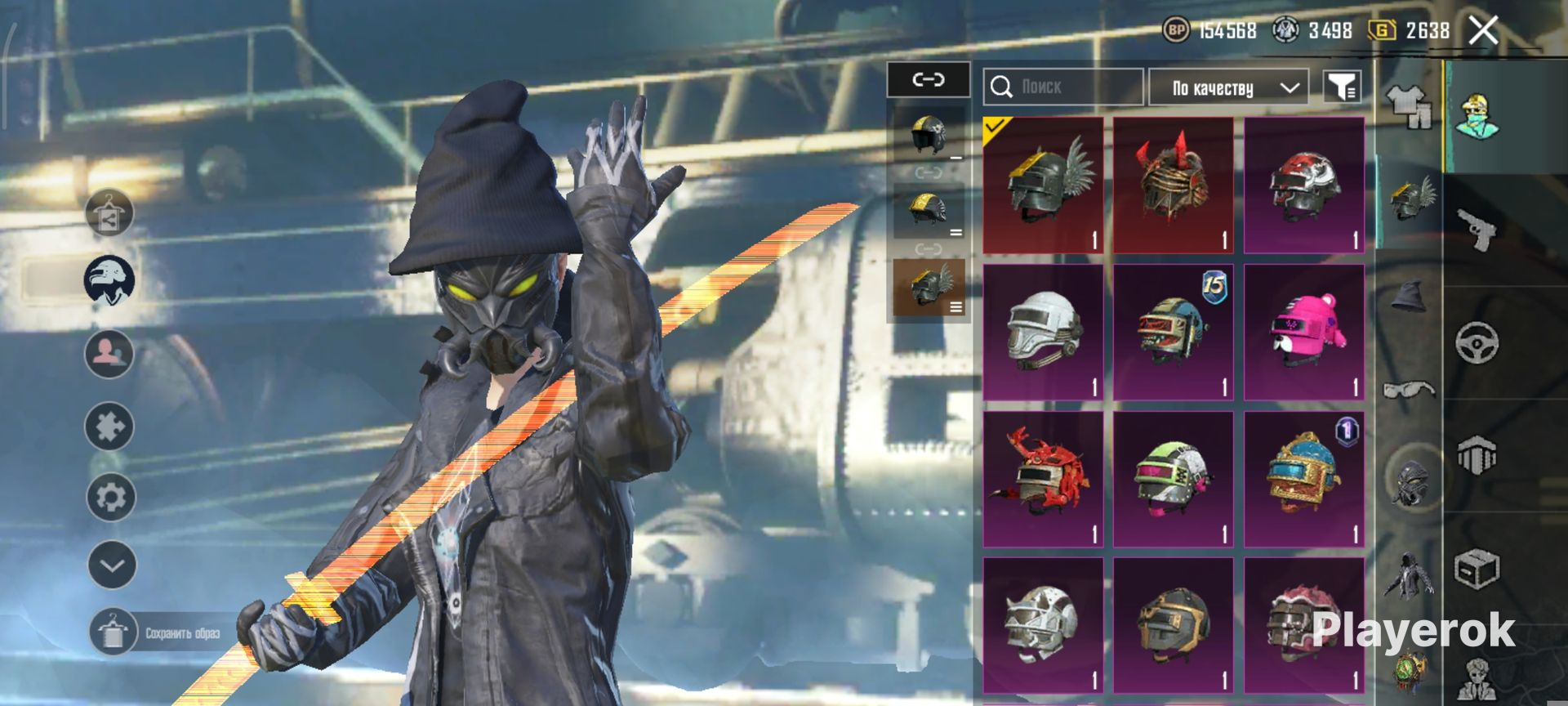Pick the gold and blue ornate helmet

(x=1303, y=479)
